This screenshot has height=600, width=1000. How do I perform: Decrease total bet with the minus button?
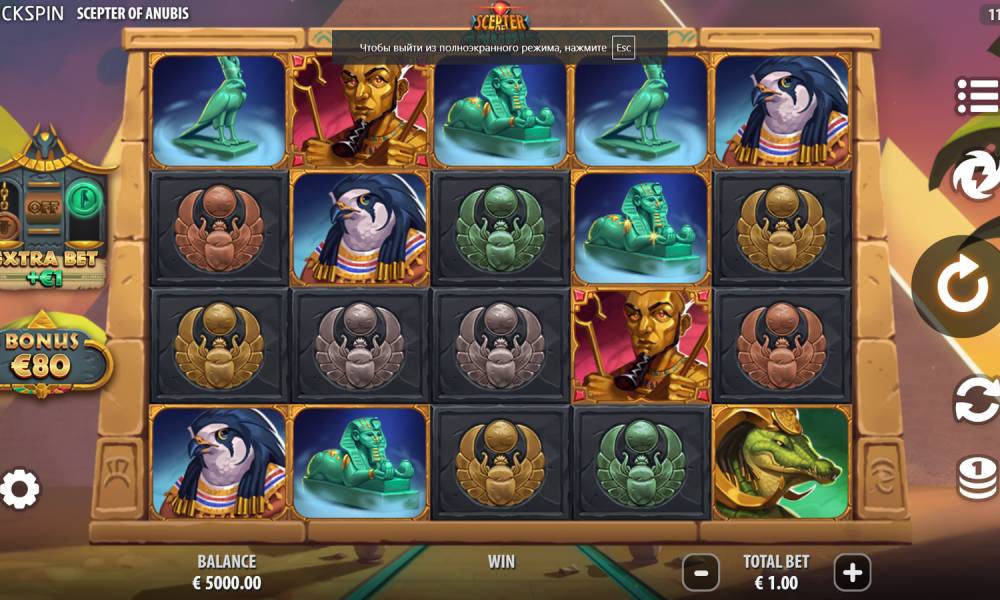point(701,573)
